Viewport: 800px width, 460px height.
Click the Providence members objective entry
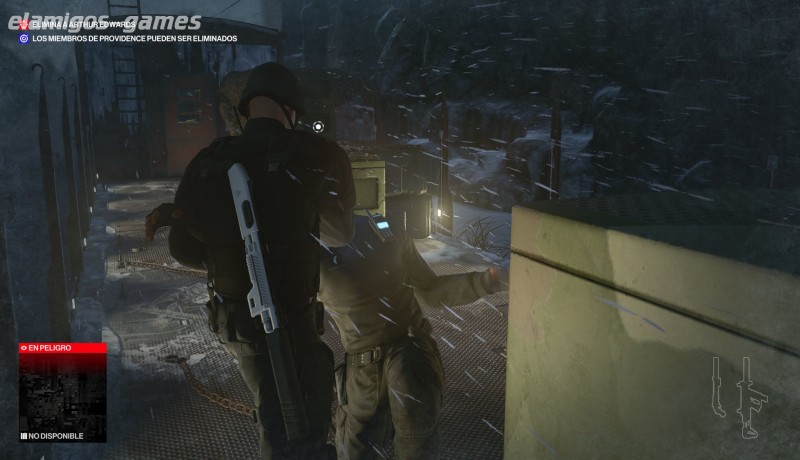coord(130,38)
